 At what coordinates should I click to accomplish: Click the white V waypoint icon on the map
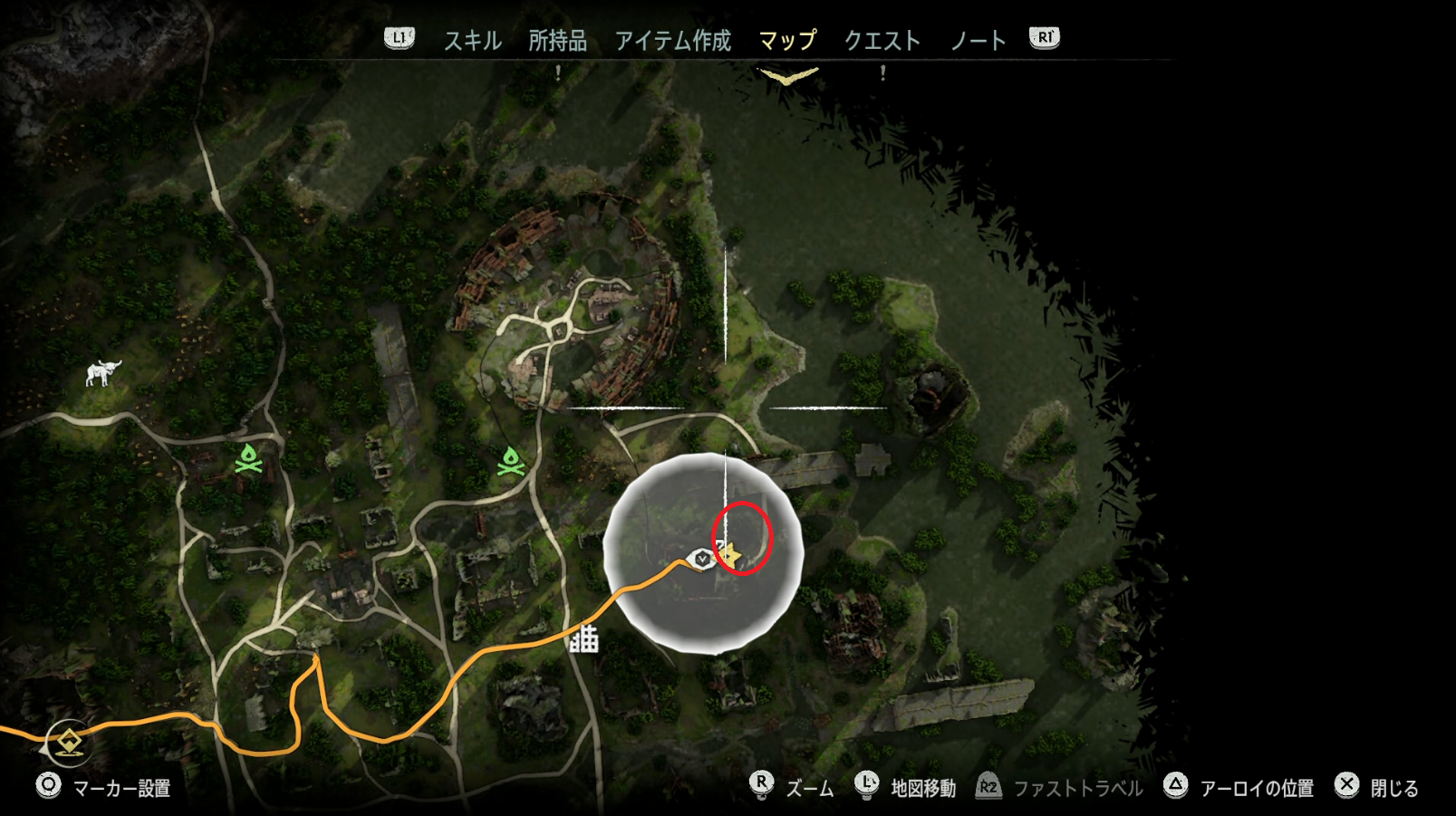pos(700,559)
